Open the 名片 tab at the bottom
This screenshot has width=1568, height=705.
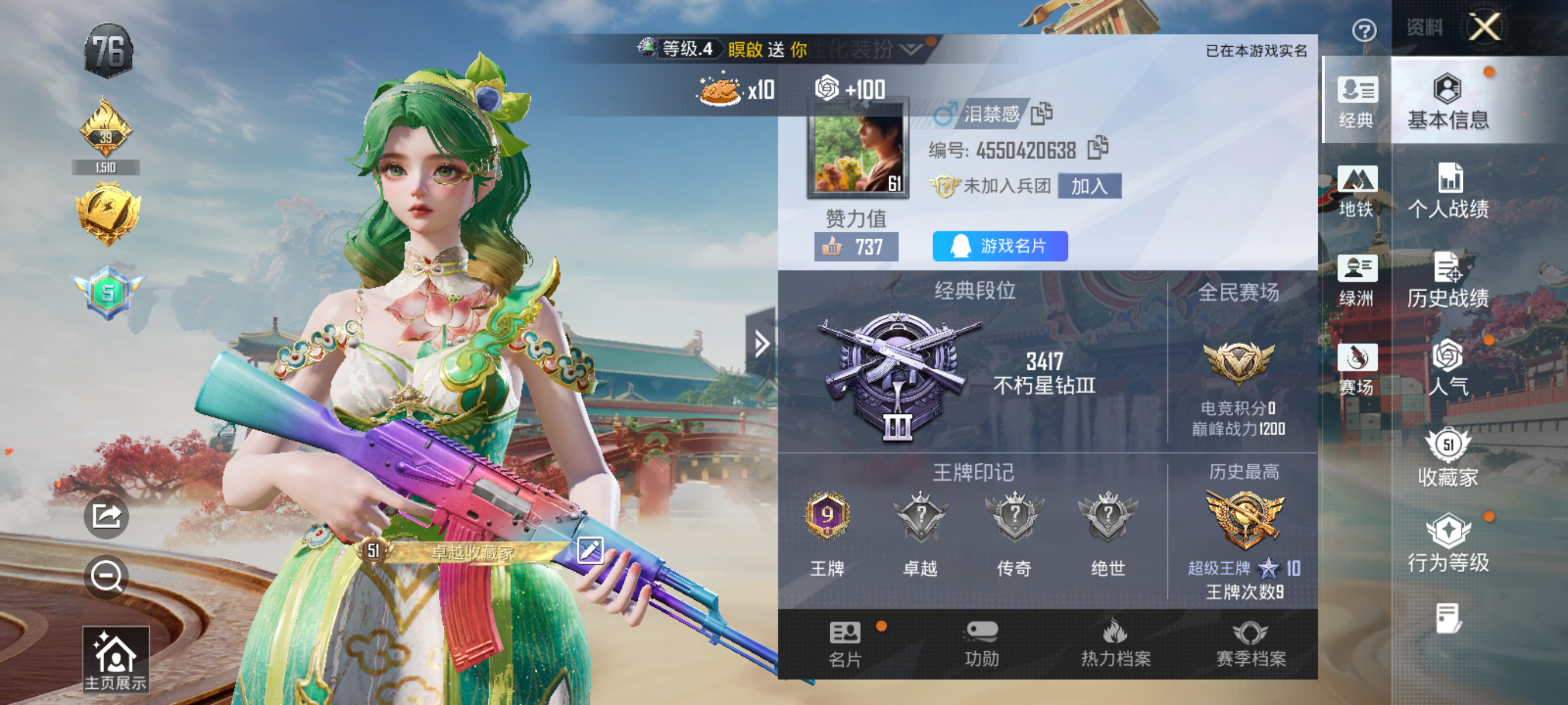point(845,644)
